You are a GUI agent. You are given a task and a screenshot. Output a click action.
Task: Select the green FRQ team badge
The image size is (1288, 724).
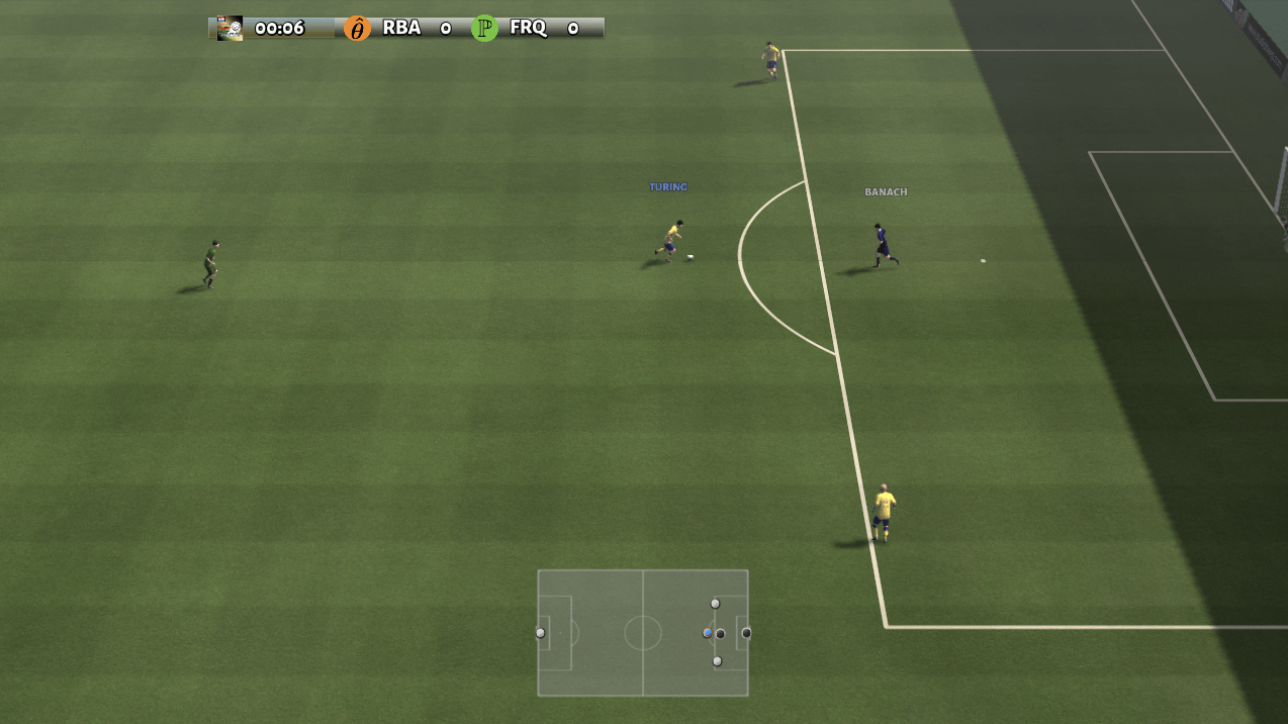point(485,28)
